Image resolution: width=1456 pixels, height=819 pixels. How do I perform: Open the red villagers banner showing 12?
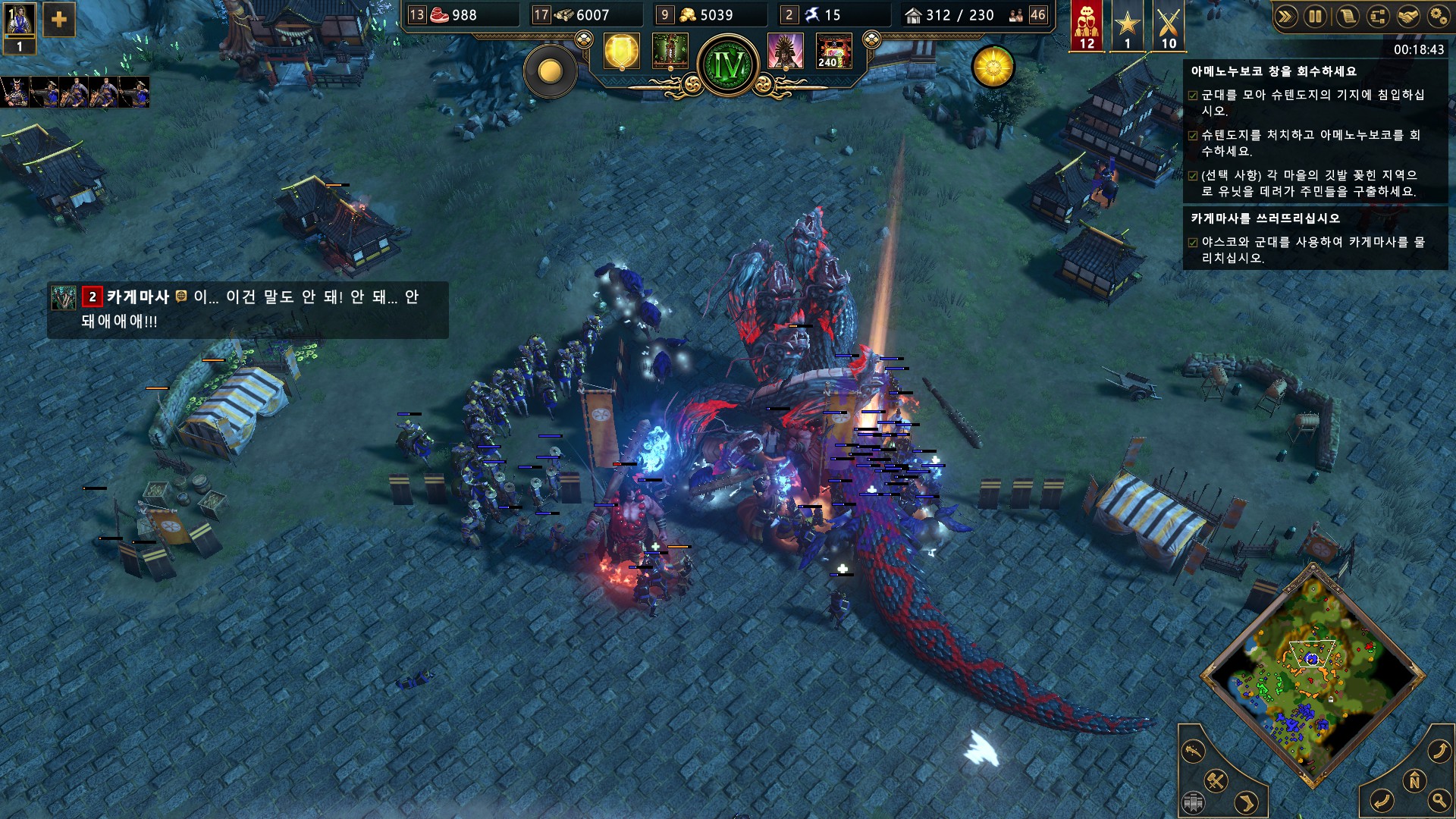[x=1087, y=24]
